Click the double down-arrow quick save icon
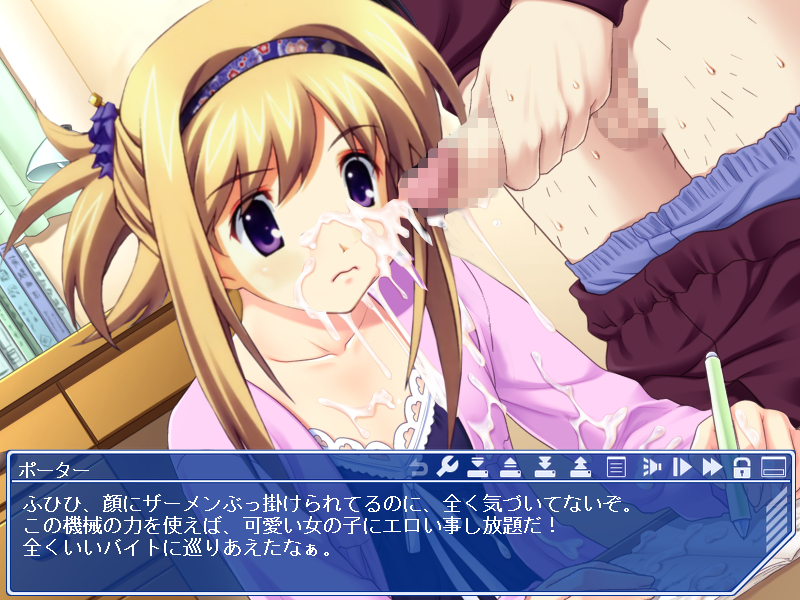 545,467
